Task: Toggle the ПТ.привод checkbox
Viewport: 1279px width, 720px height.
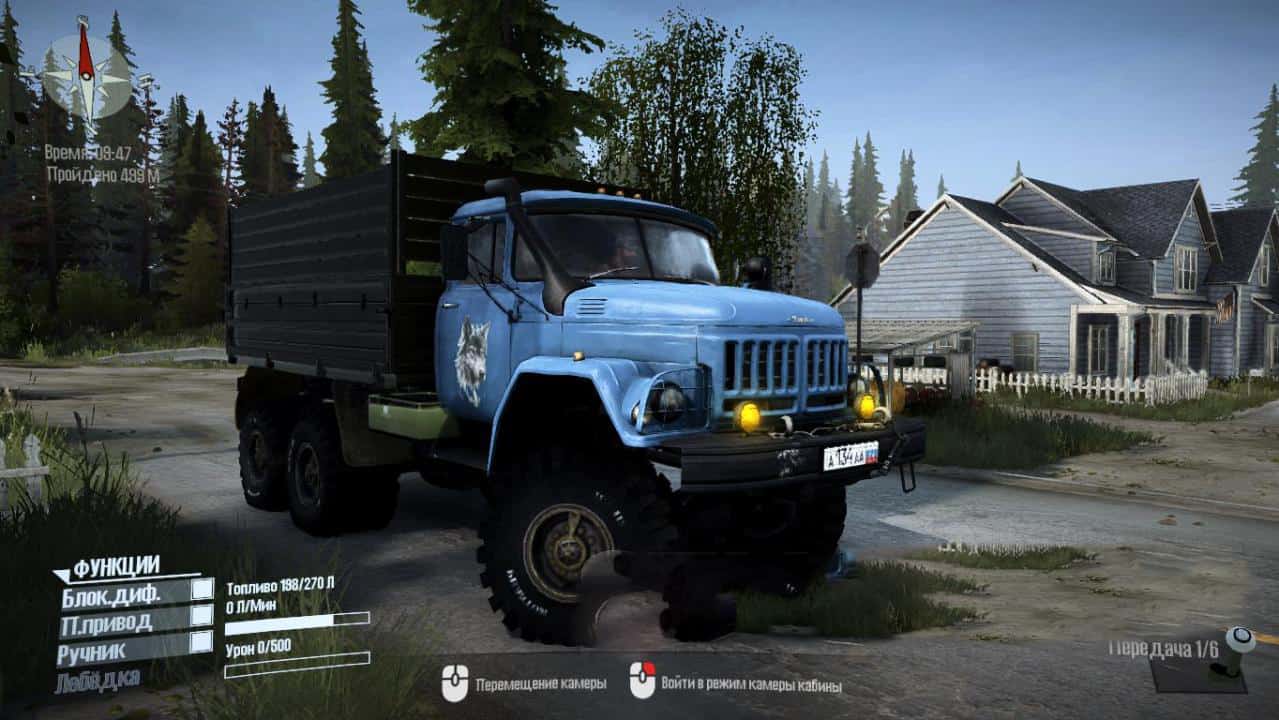Action: point(202,616)
